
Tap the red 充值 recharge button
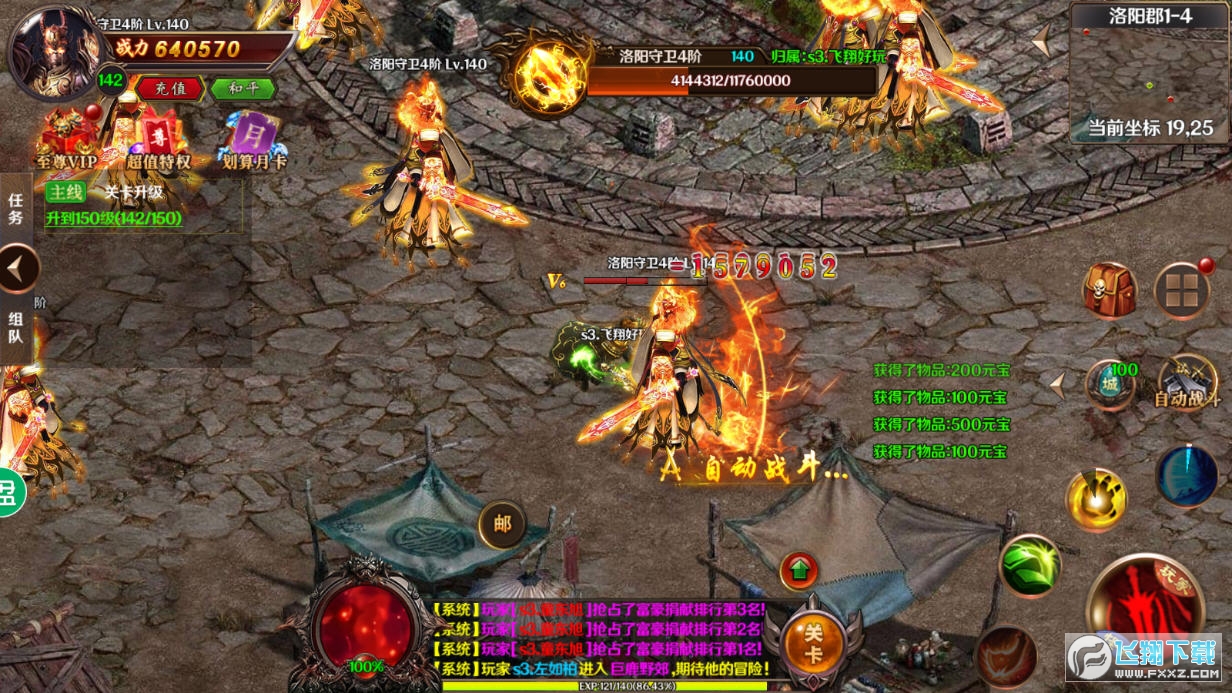click(170, 88)
